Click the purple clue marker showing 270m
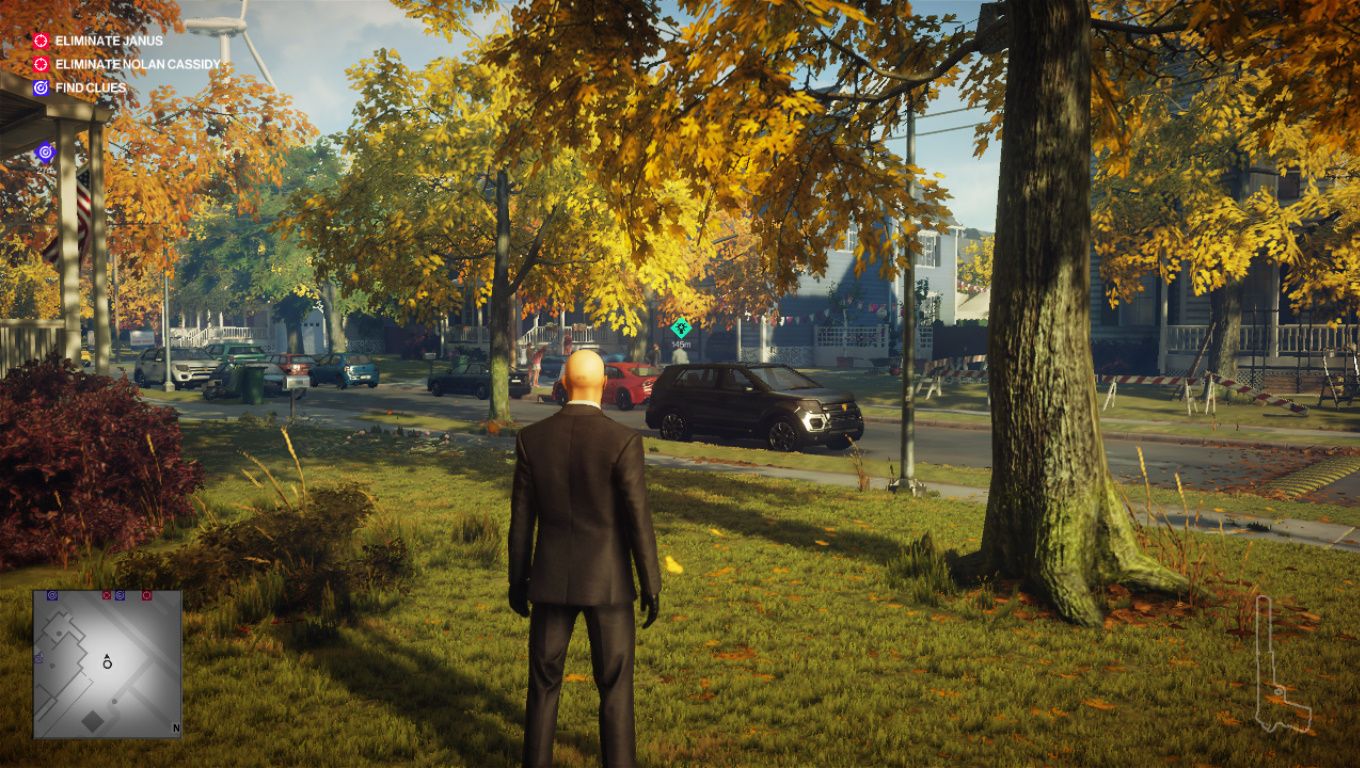Viewport: 1360px width, 768px height. (45, 152)
